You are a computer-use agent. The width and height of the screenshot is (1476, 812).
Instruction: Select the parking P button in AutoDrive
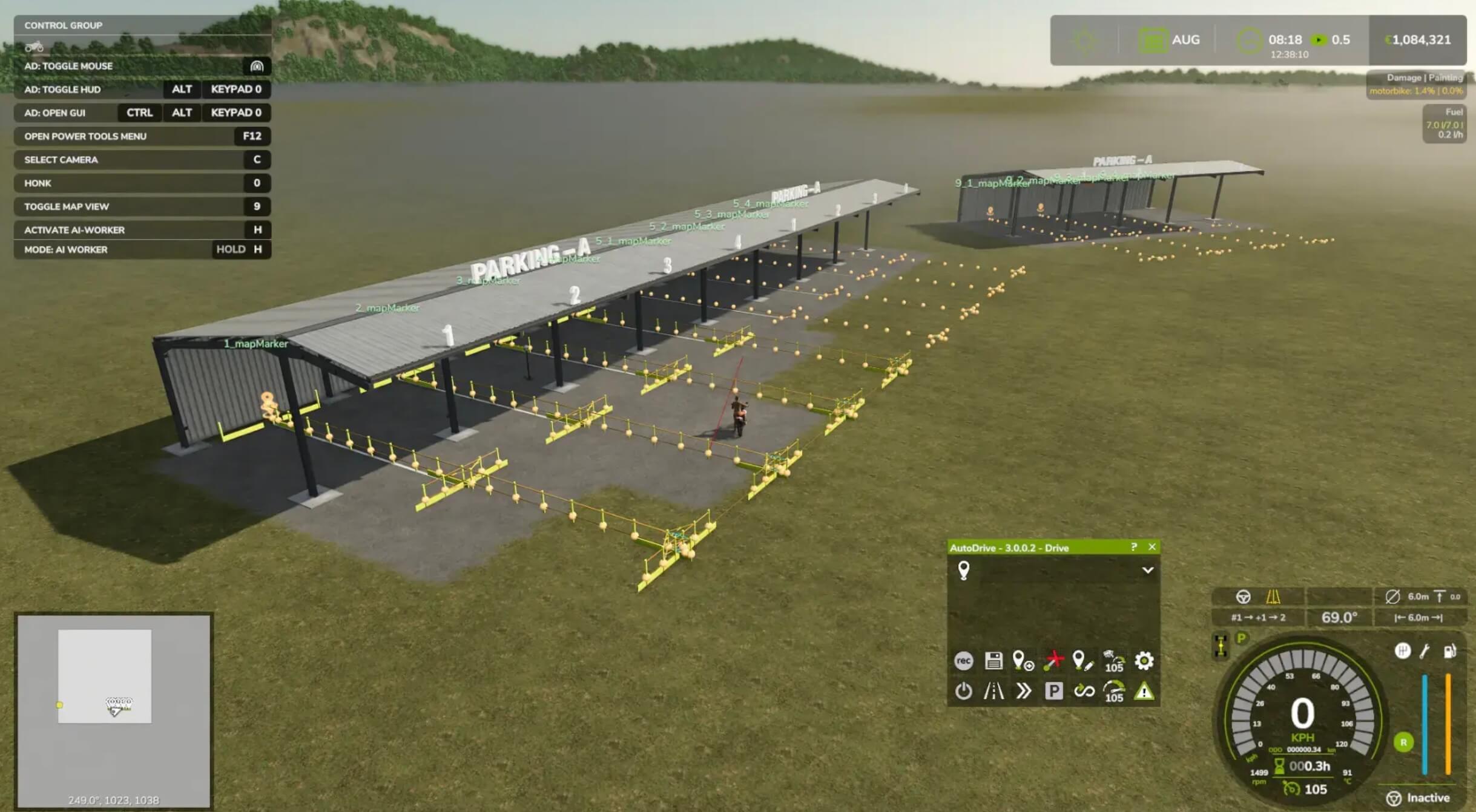click(1053, 691)
